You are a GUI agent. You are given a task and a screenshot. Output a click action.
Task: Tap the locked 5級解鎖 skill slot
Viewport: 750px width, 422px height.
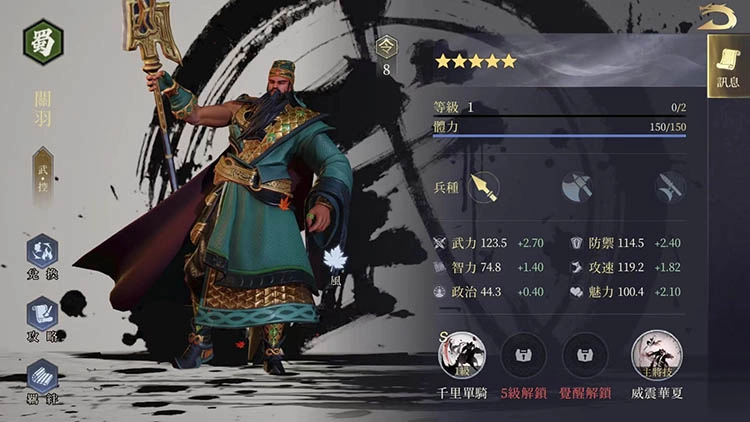(527, 353)
